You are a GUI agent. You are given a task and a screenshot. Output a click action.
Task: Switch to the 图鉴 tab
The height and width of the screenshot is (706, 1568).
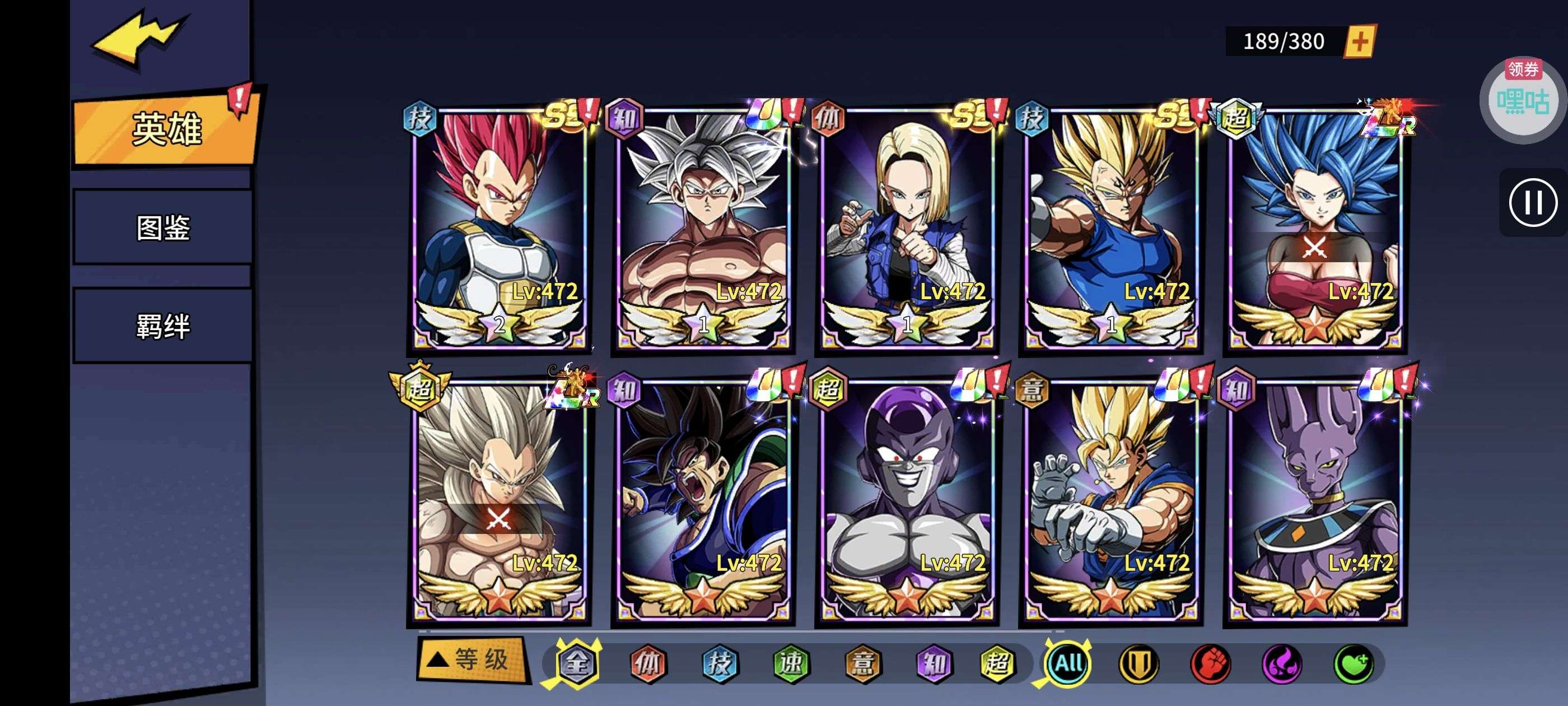pyautogui.click(x=163, y=228)
